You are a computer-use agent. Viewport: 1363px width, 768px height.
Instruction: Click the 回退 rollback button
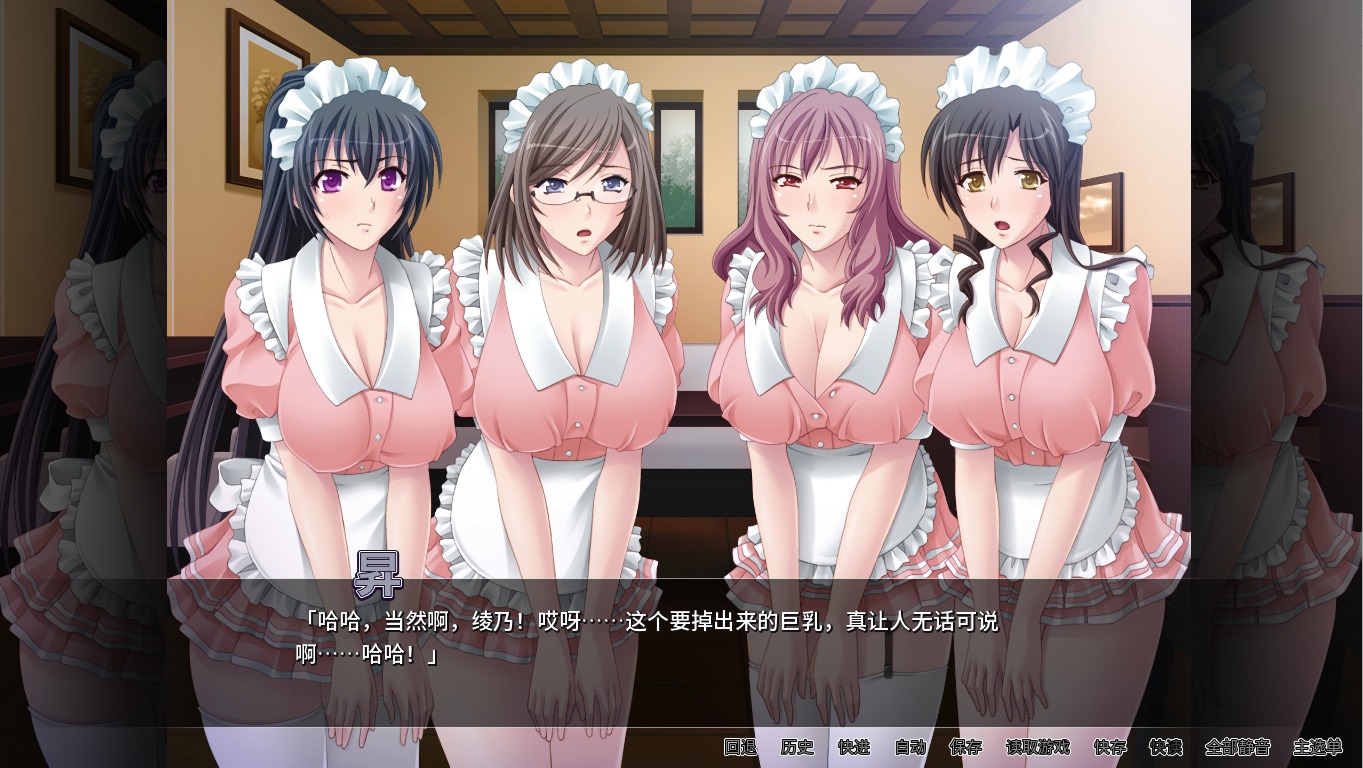coord(741,747)
